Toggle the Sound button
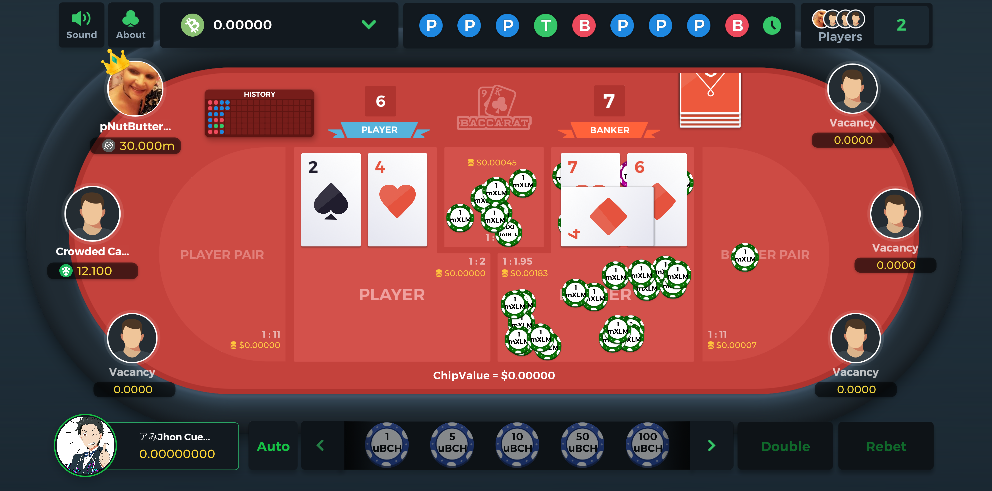Viewport: 992px width, 491px height. (x=82, y=25)
